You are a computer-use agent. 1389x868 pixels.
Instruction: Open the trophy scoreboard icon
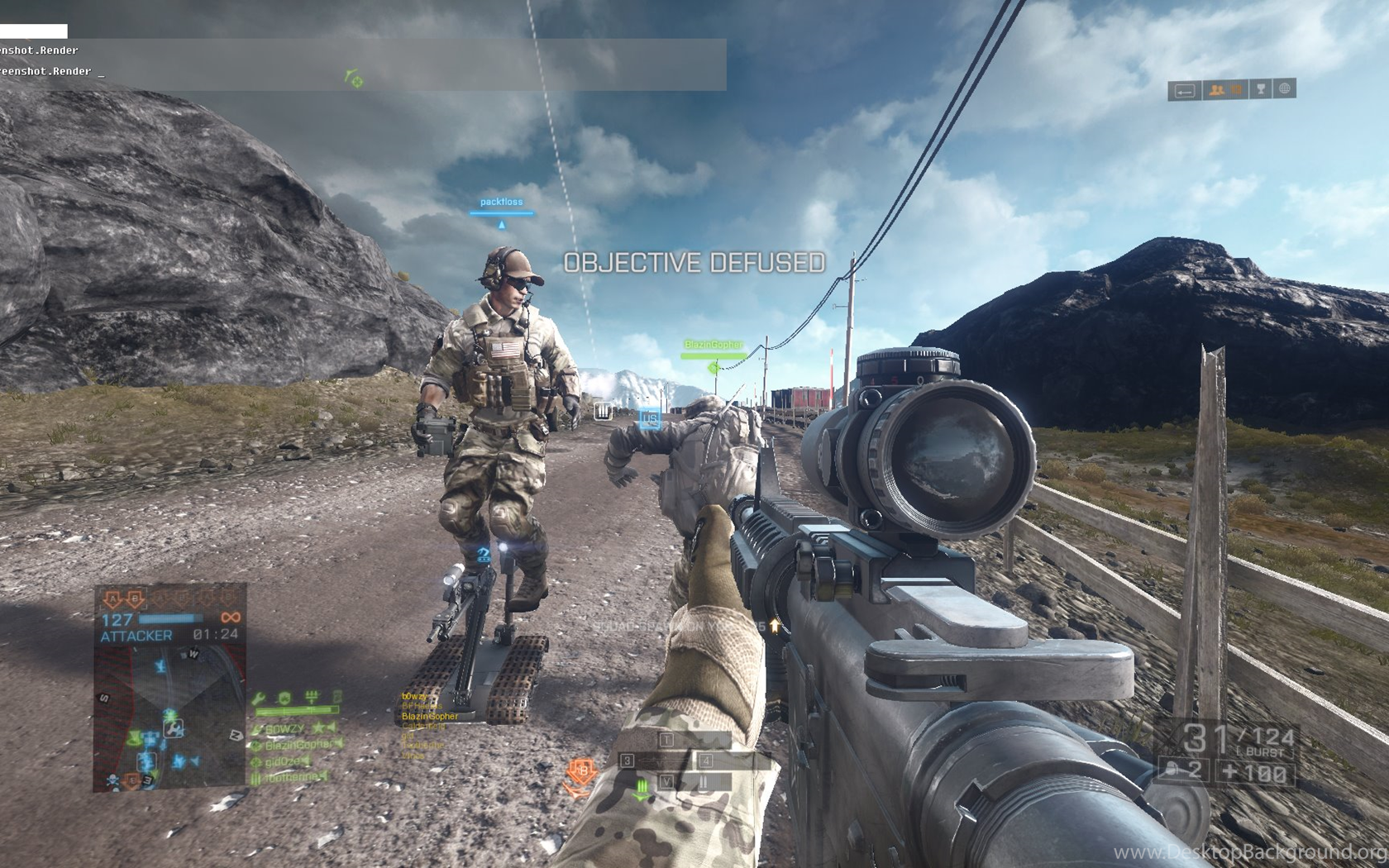point(1261,89)
